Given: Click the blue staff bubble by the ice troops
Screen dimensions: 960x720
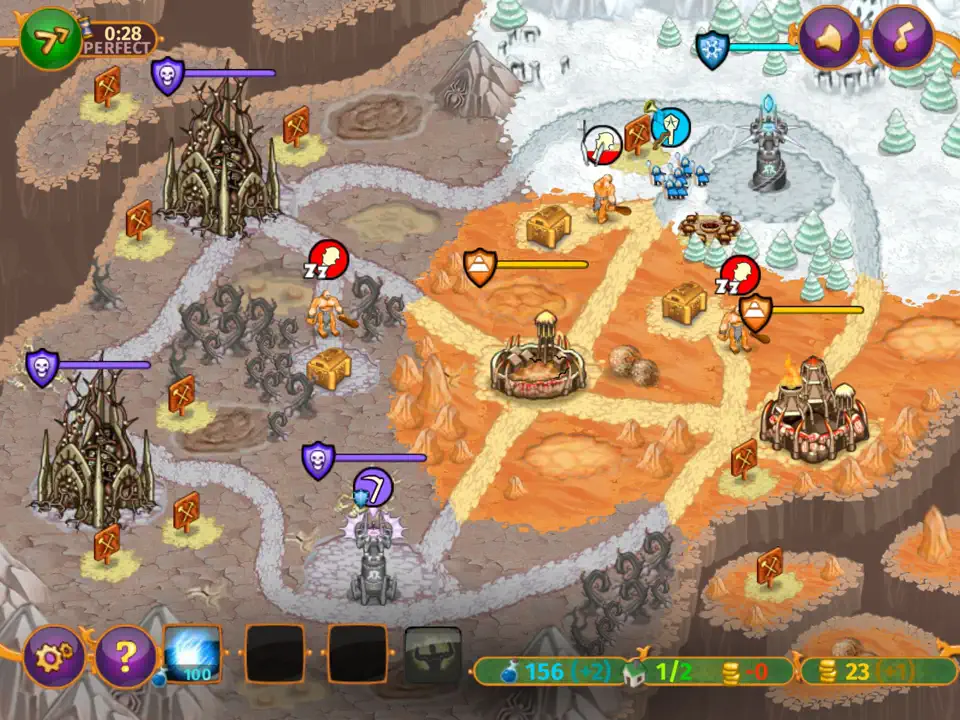Looking at the screenshot, I should (670, 128).
